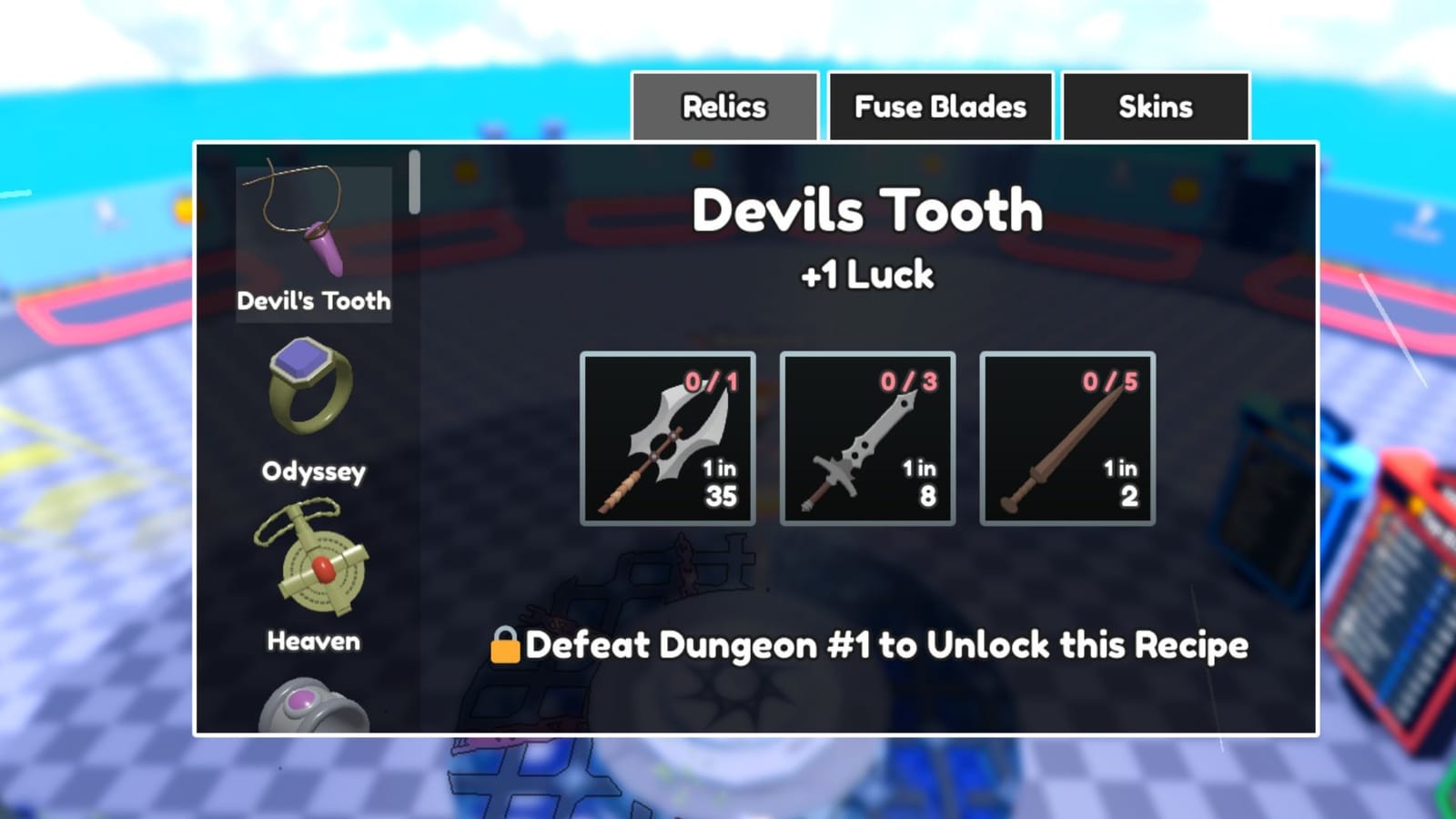The width and height of the screenshot is (1456, 819).
Task: Click the wooden sword ingredient card
Action: (1067, 440)
